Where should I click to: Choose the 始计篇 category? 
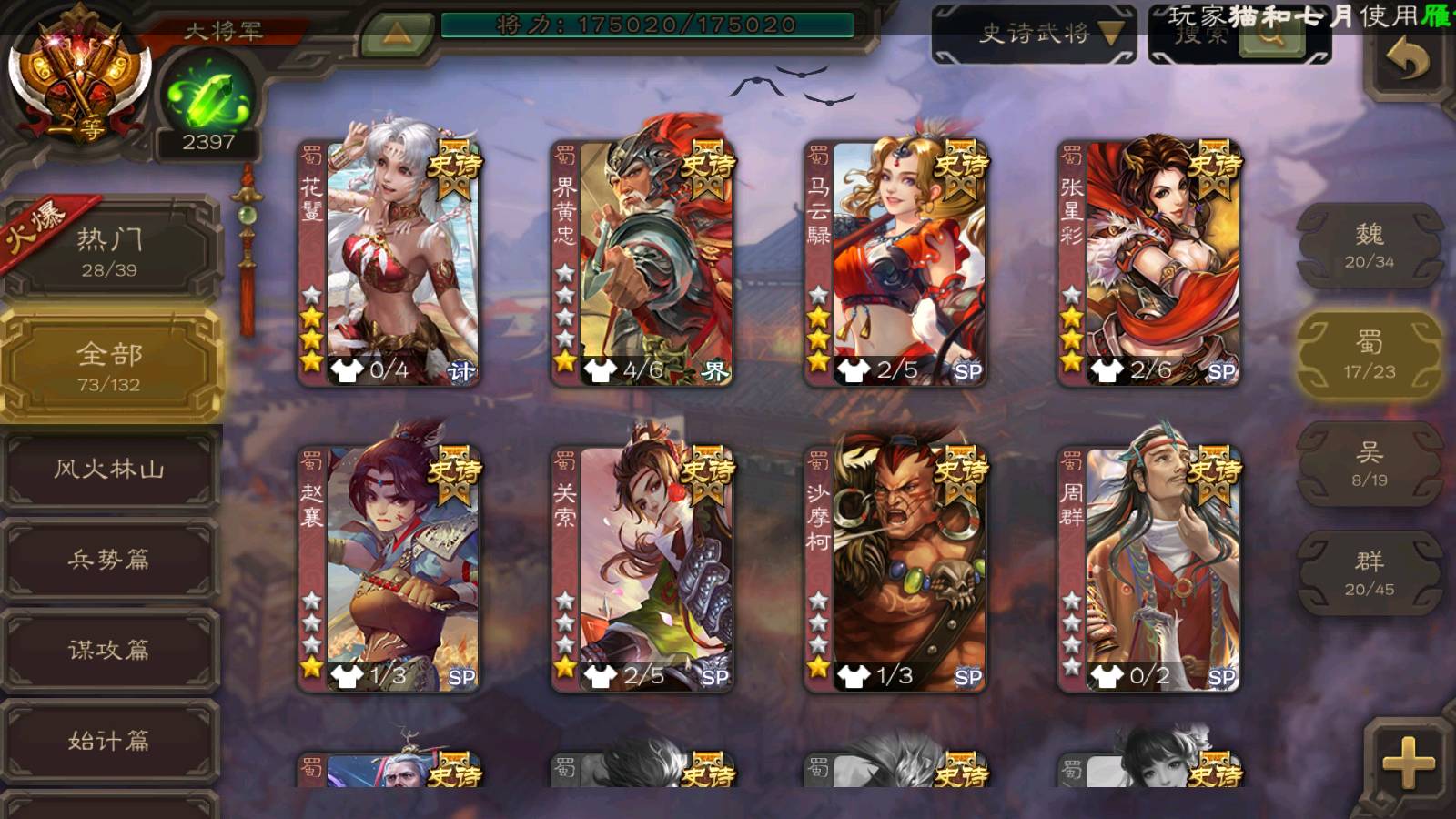click(109, 740)
